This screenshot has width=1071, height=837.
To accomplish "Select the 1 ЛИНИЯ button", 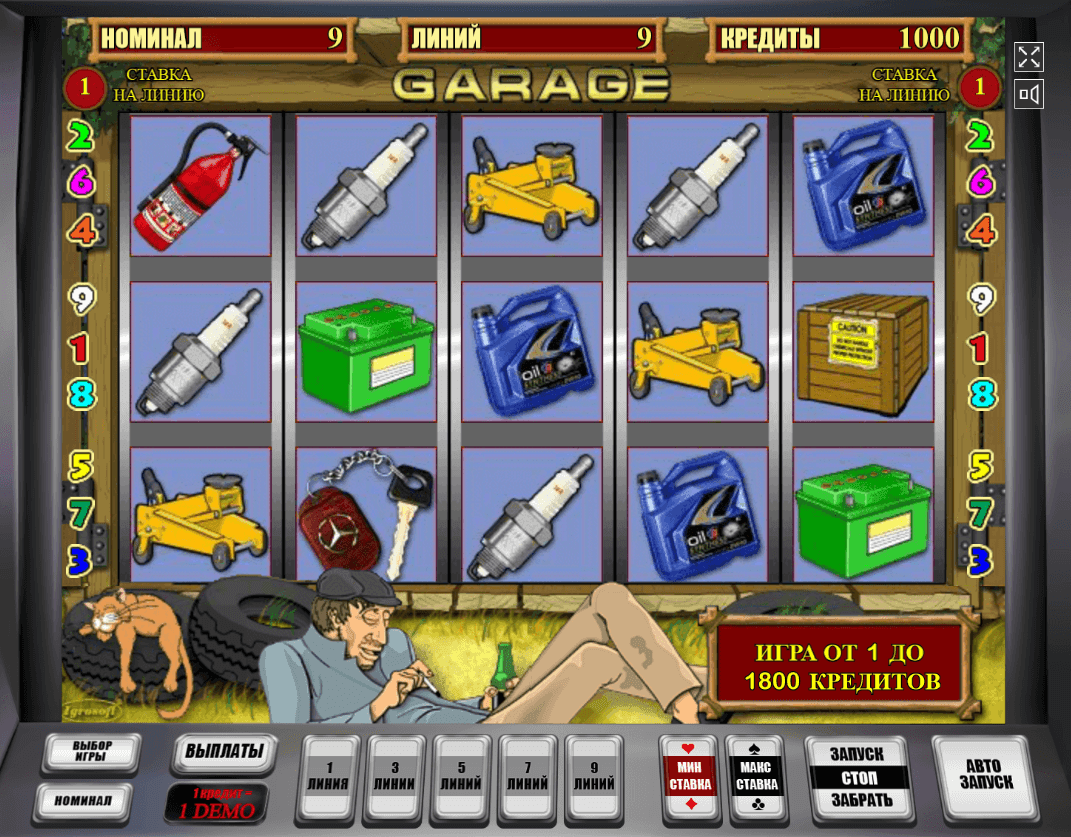I will (329, 777).
